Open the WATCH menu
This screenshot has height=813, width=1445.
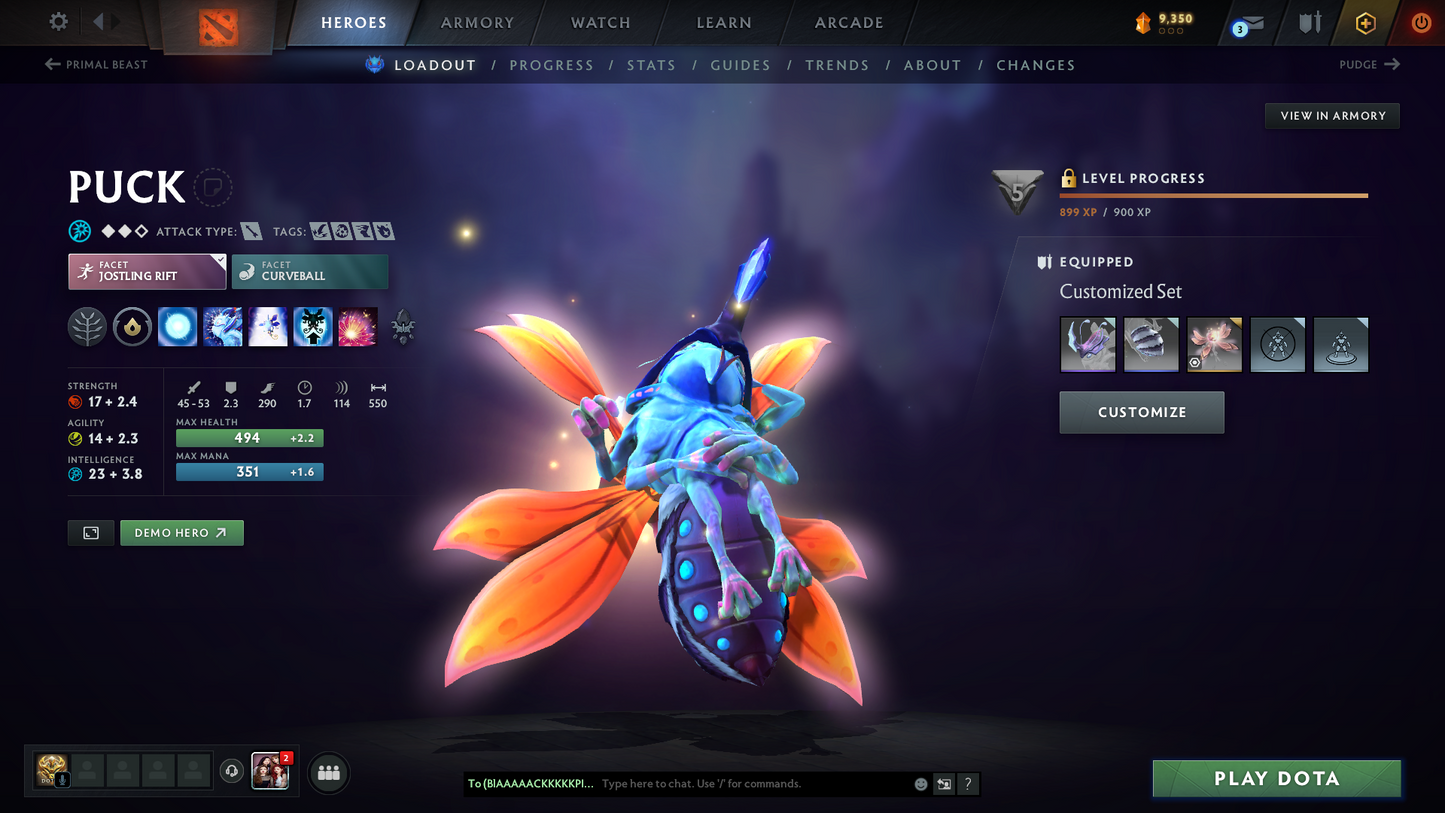pyautogui.click(x=599, y=22)
